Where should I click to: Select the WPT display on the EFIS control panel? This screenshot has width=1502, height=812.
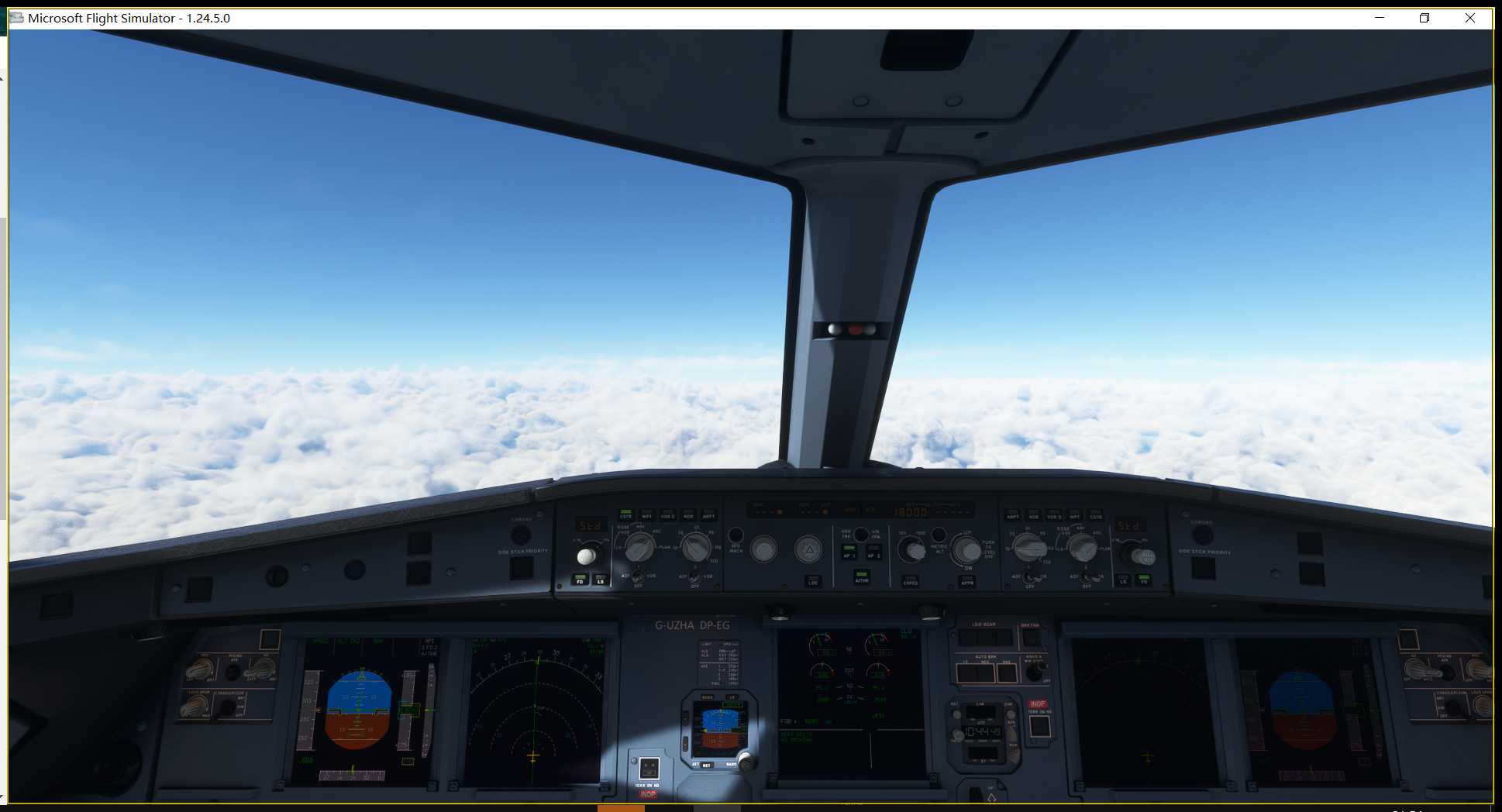[648, 516]
